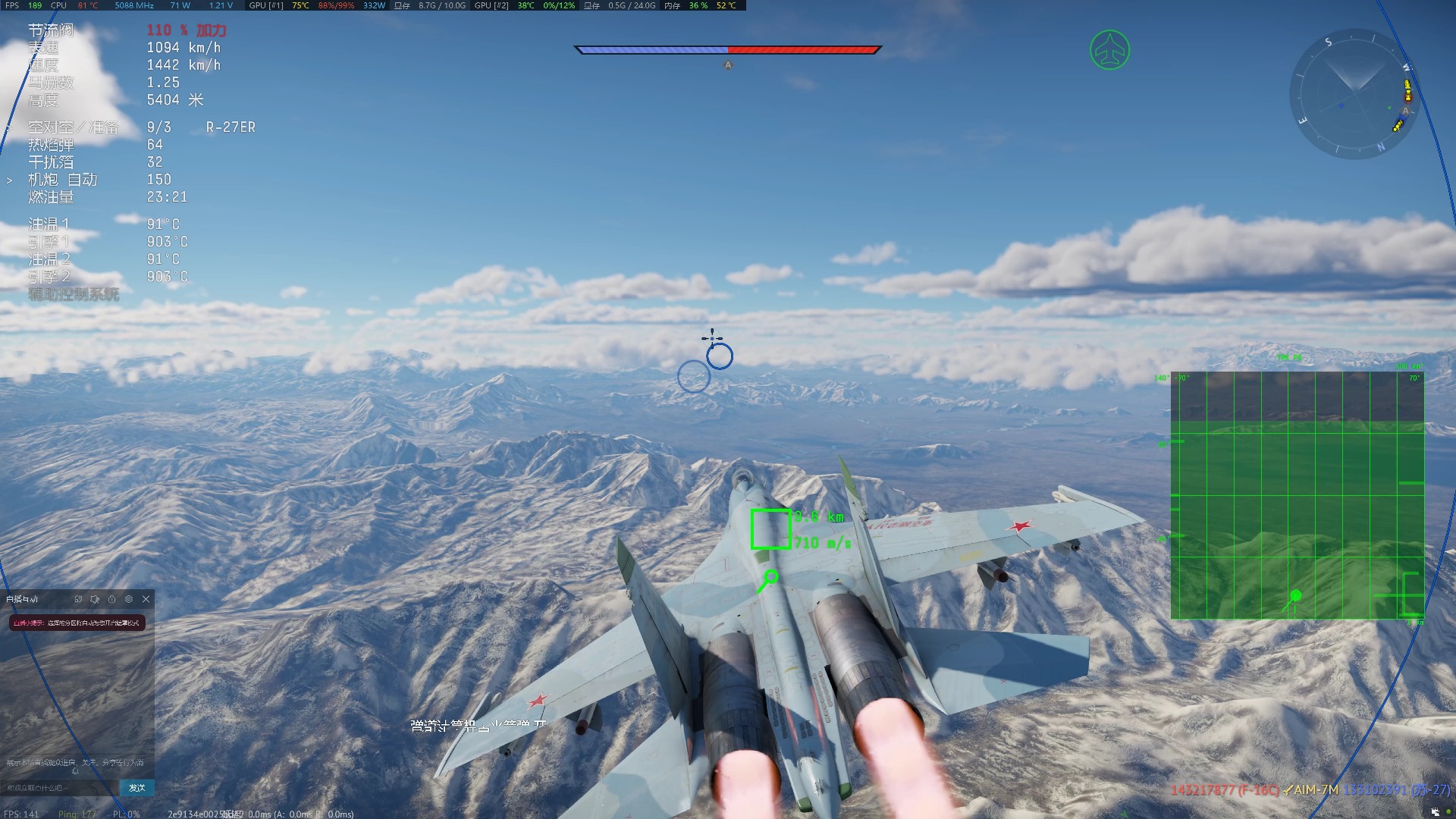Screen dimensions: 1456x819
Task: Open the stream overlay gear settings
Action: click(x=129, y=599)
